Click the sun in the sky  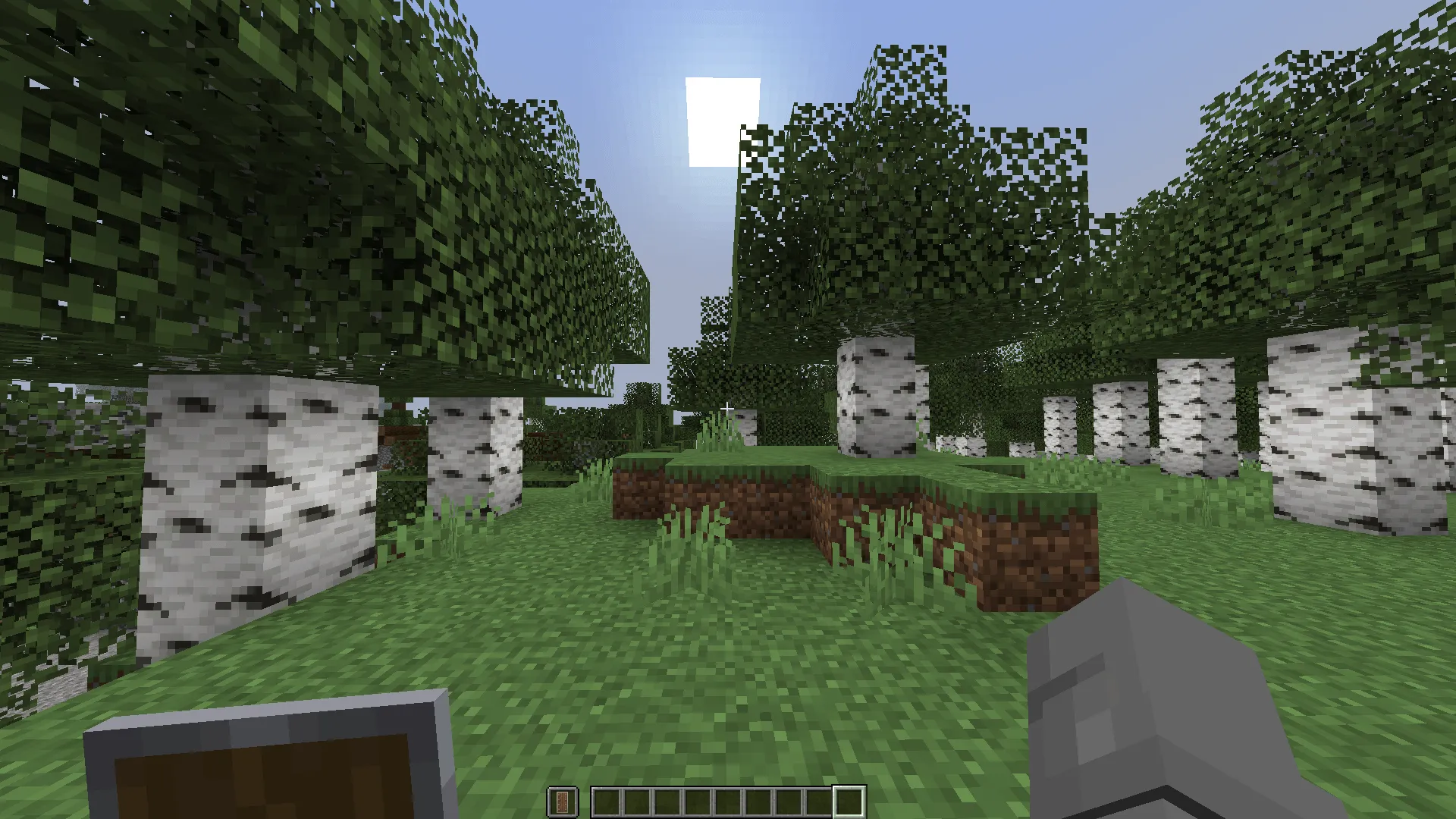[x=722, y=120]
